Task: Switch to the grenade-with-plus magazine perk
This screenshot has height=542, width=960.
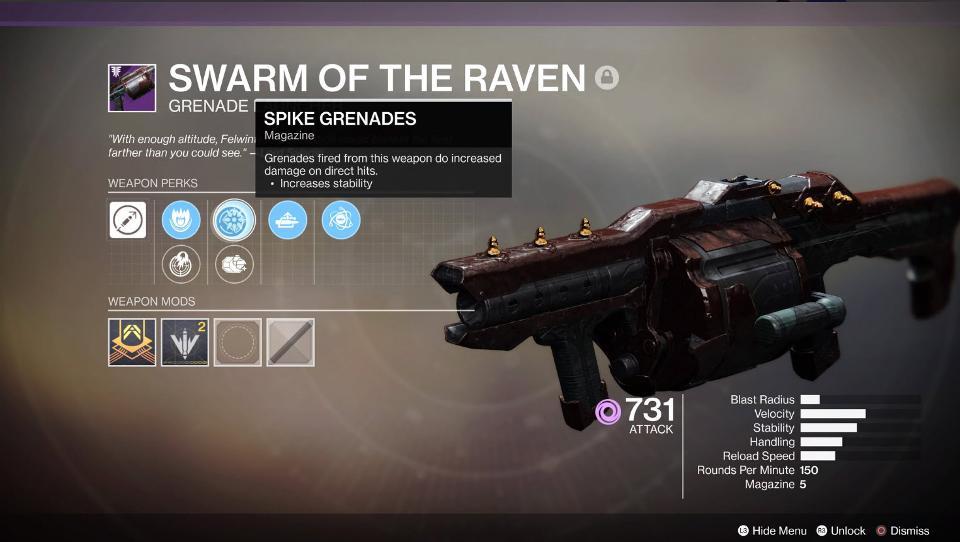Action: point(235,265)
